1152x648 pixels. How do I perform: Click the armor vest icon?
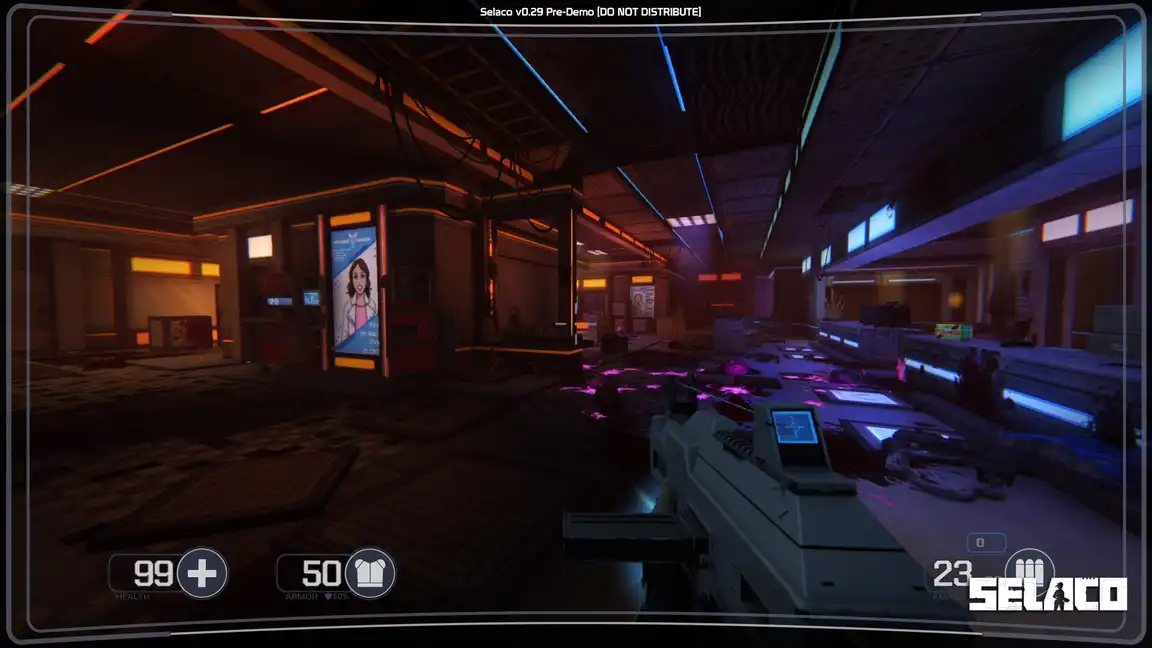[x=370, y=574]
